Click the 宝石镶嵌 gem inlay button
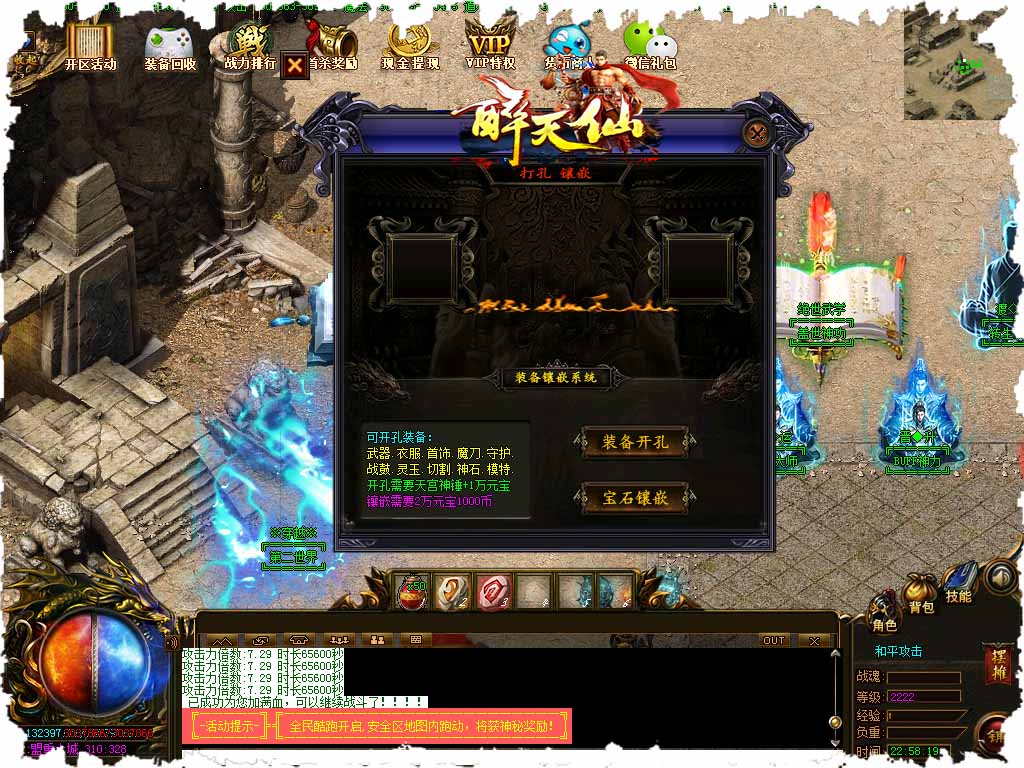The width and height of the screenshot is (1024, 768). pyautogui.click(x=635, y=497)
